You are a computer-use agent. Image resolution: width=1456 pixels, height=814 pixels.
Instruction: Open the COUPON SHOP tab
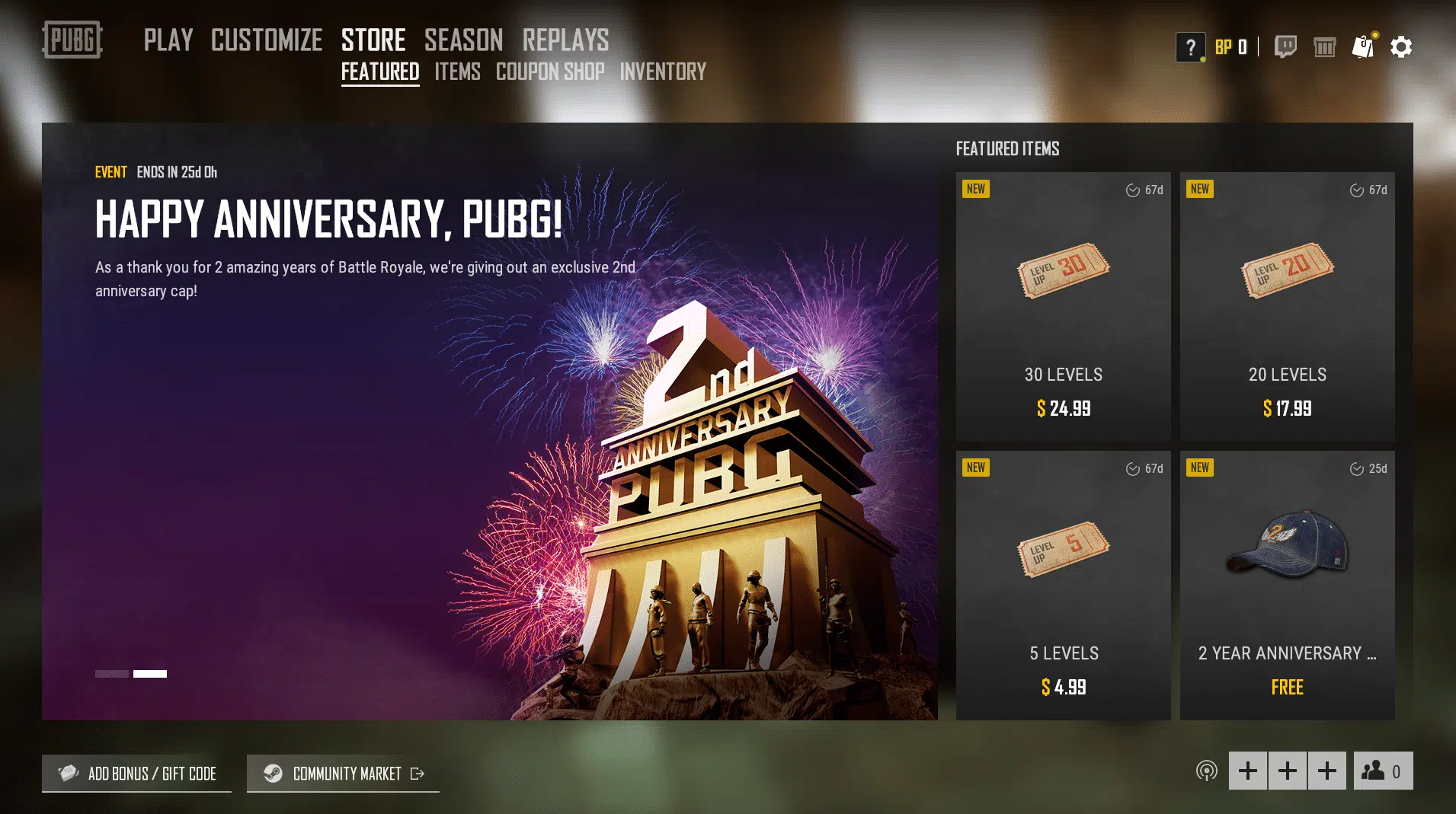[550, 72]
